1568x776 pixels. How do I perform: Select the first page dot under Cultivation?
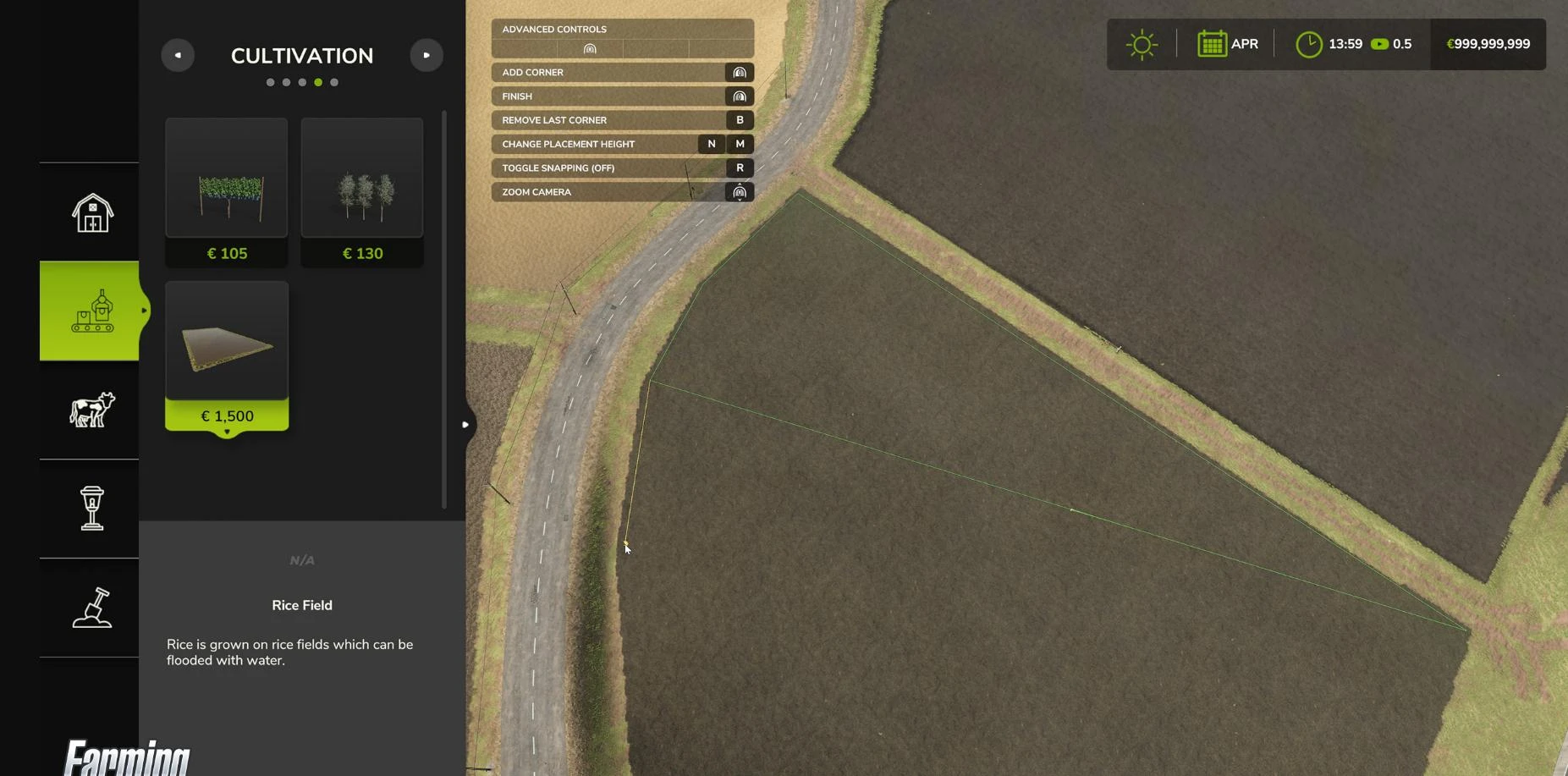(x=270, y=82)
